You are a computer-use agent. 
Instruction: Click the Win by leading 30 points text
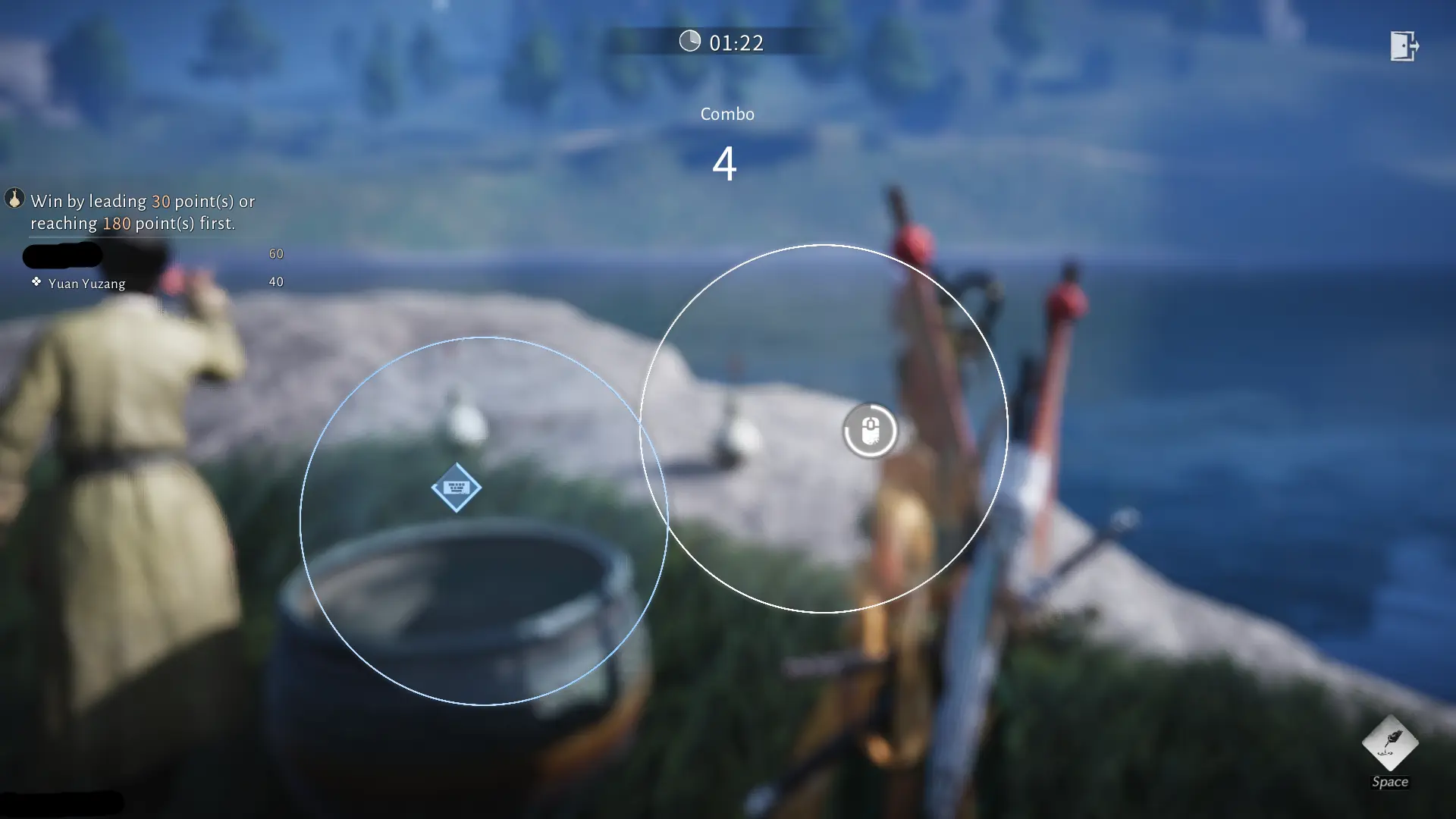click(x=142, y=201)
